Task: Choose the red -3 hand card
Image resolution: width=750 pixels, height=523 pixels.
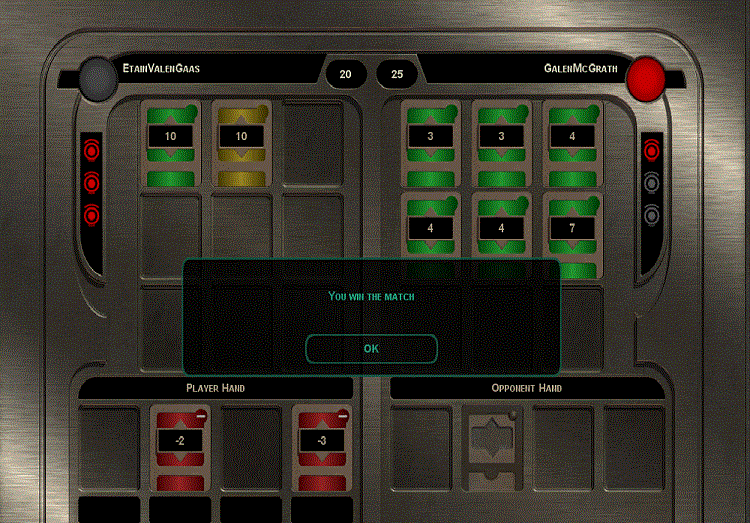Action: pos(321,447)
